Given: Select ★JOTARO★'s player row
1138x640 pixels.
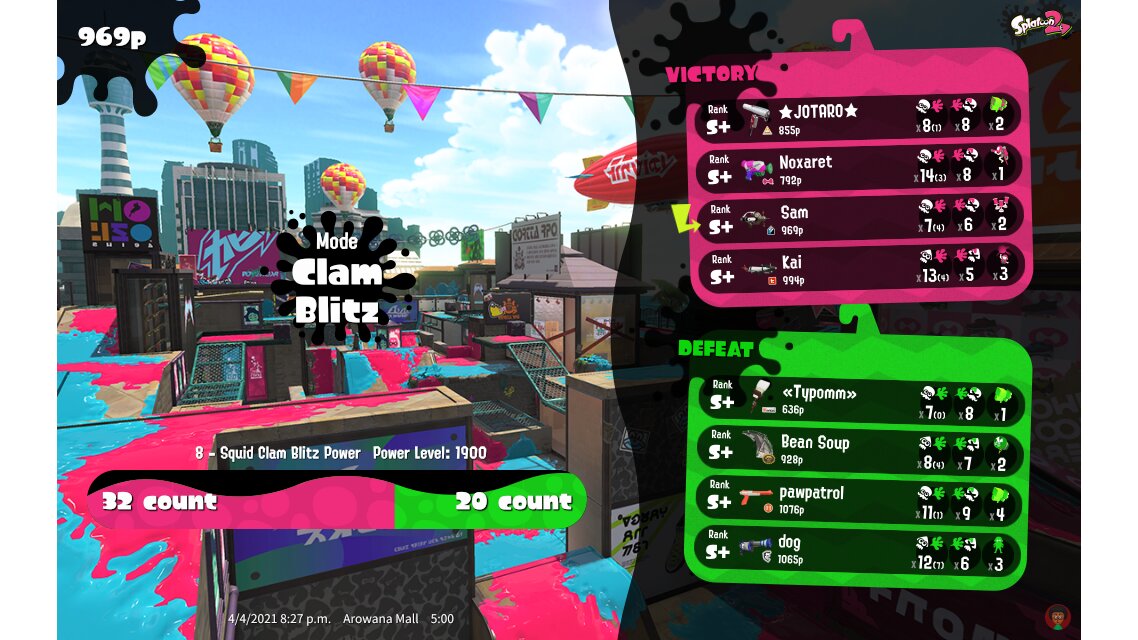Looking at the screenshot, I should pyautogui.click(x=858, y=118).
